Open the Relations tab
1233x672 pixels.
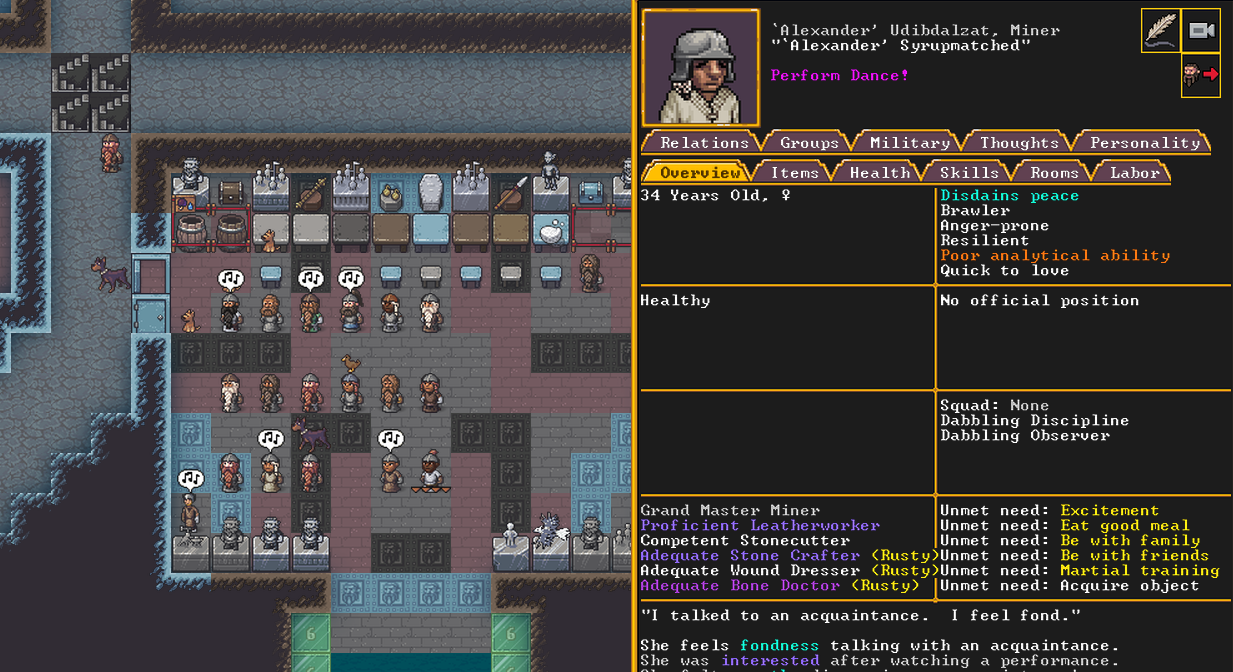[704, 143]
